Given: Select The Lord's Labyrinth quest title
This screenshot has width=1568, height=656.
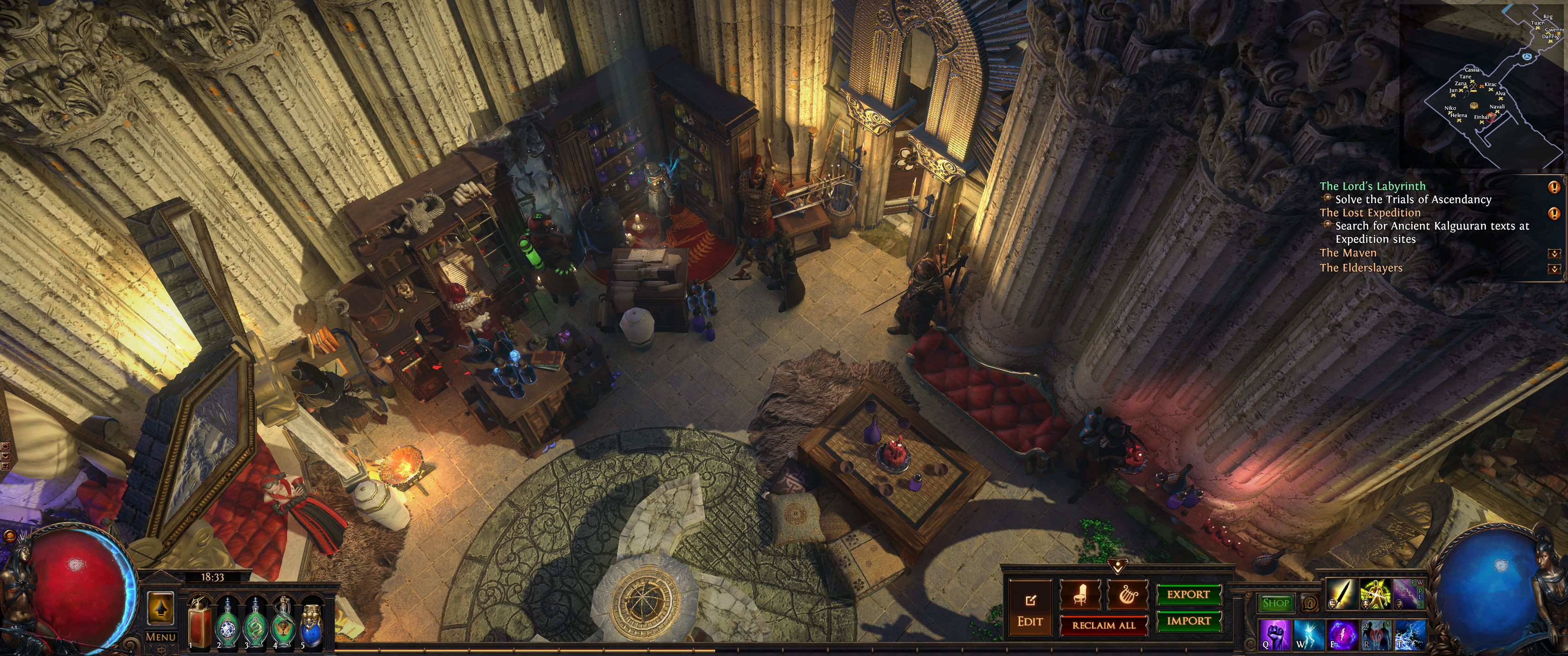Looking at the screenshot, I should (1372, 186).
